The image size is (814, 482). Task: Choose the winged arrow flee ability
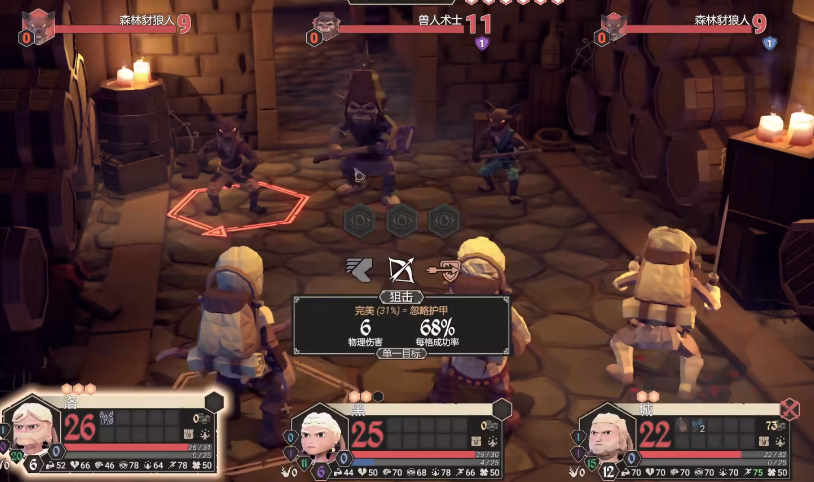coord(359,268)
